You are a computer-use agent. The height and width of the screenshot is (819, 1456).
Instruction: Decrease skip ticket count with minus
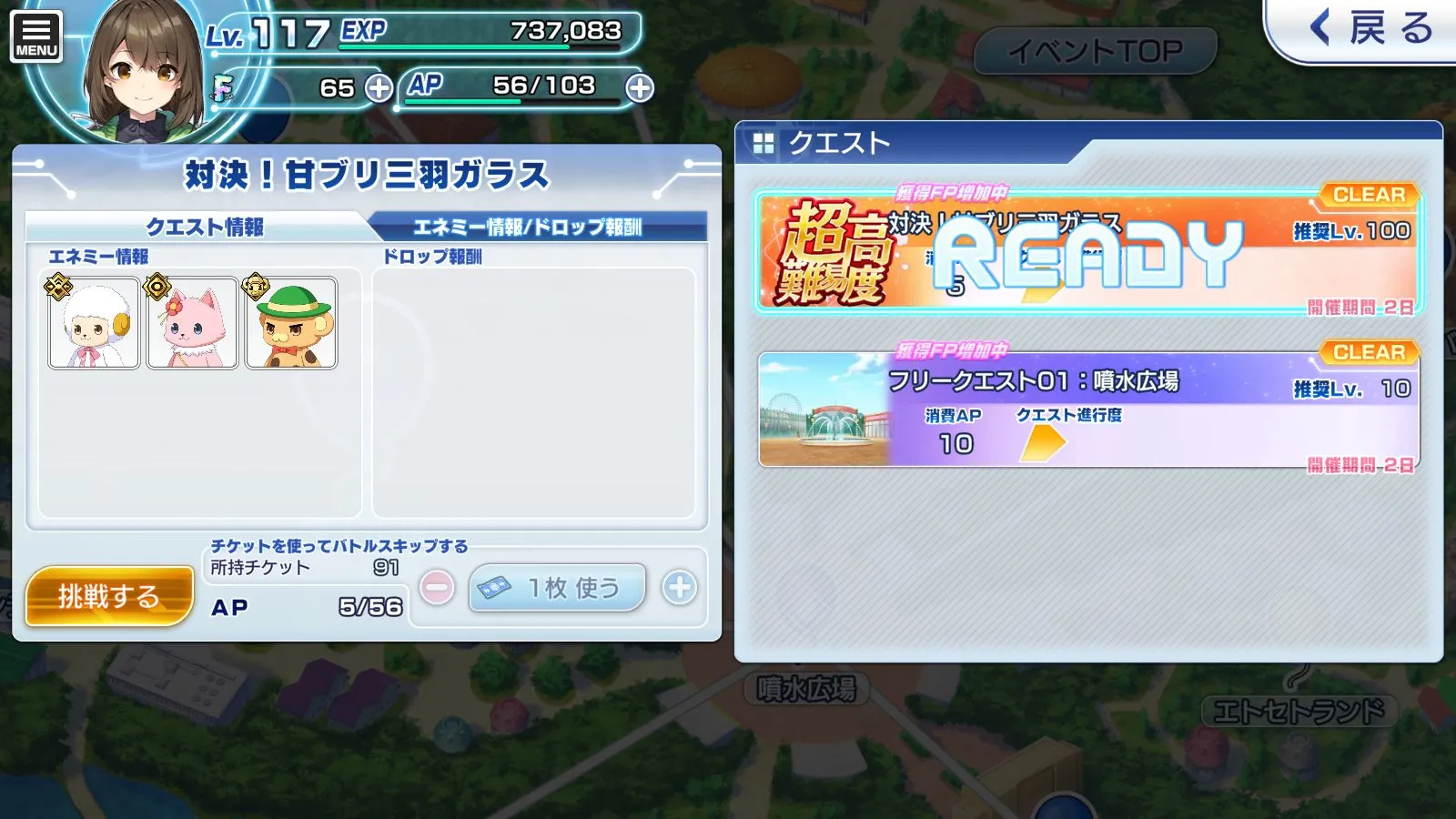tap(438, 588)
